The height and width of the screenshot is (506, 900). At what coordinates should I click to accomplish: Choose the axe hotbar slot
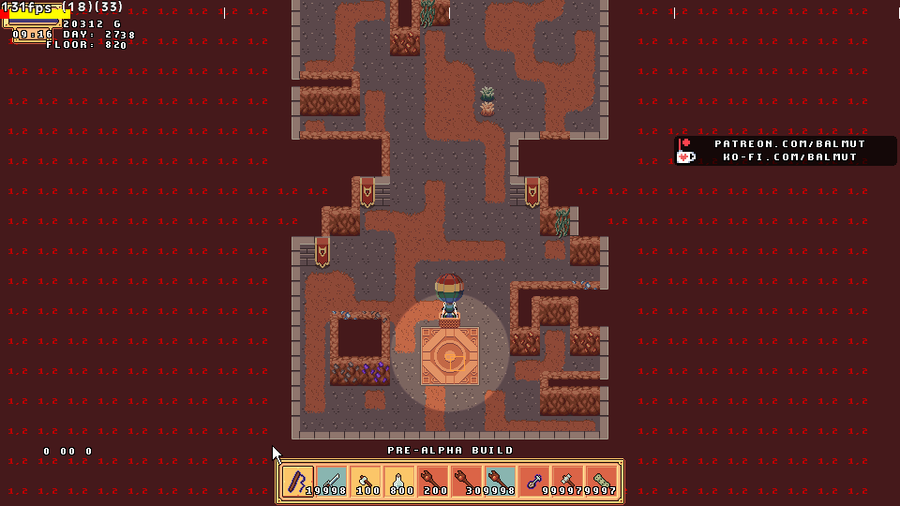(365, 482)
